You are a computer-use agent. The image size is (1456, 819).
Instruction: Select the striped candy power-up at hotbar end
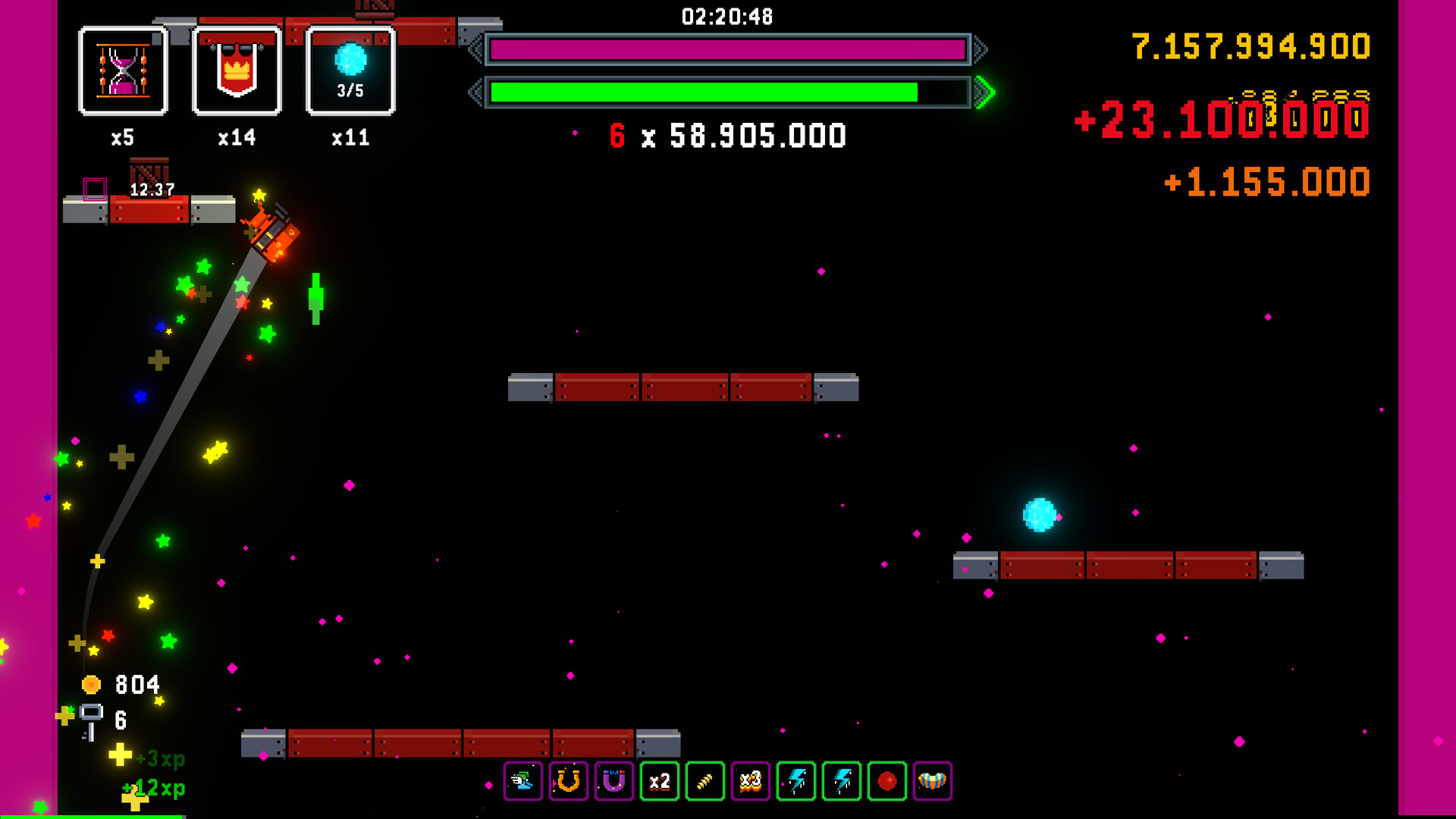click(x=934, y=782)
